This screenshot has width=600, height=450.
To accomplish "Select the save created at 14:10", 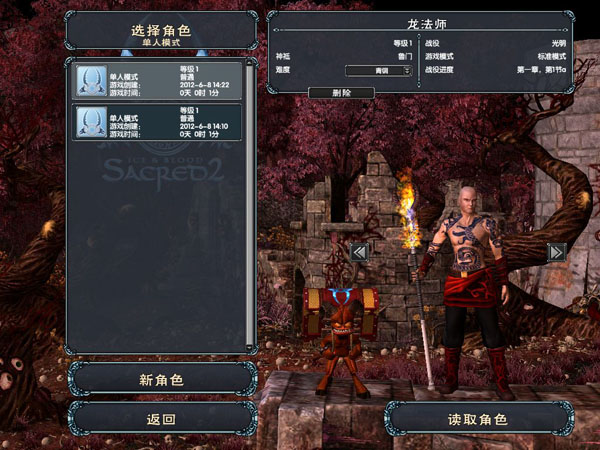I will 158,122.
